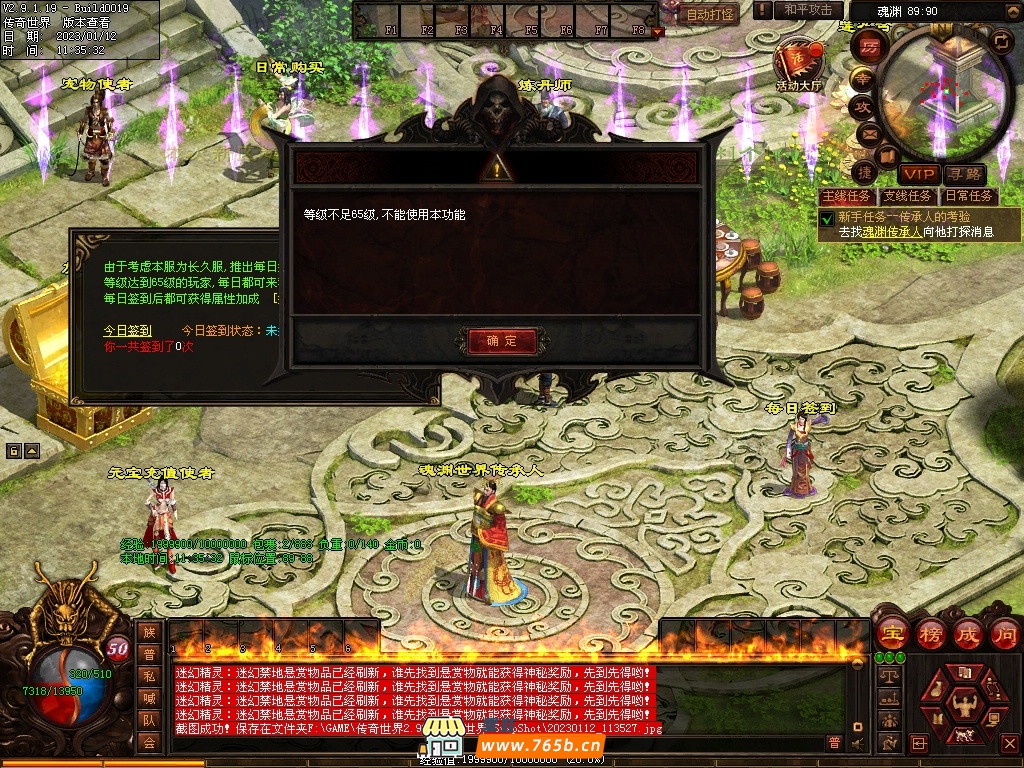Screen dimensions: 1024x768
Task: Switch the 和平攻击 attack mode
Action: pyautogui.click(x=808, y=10)
